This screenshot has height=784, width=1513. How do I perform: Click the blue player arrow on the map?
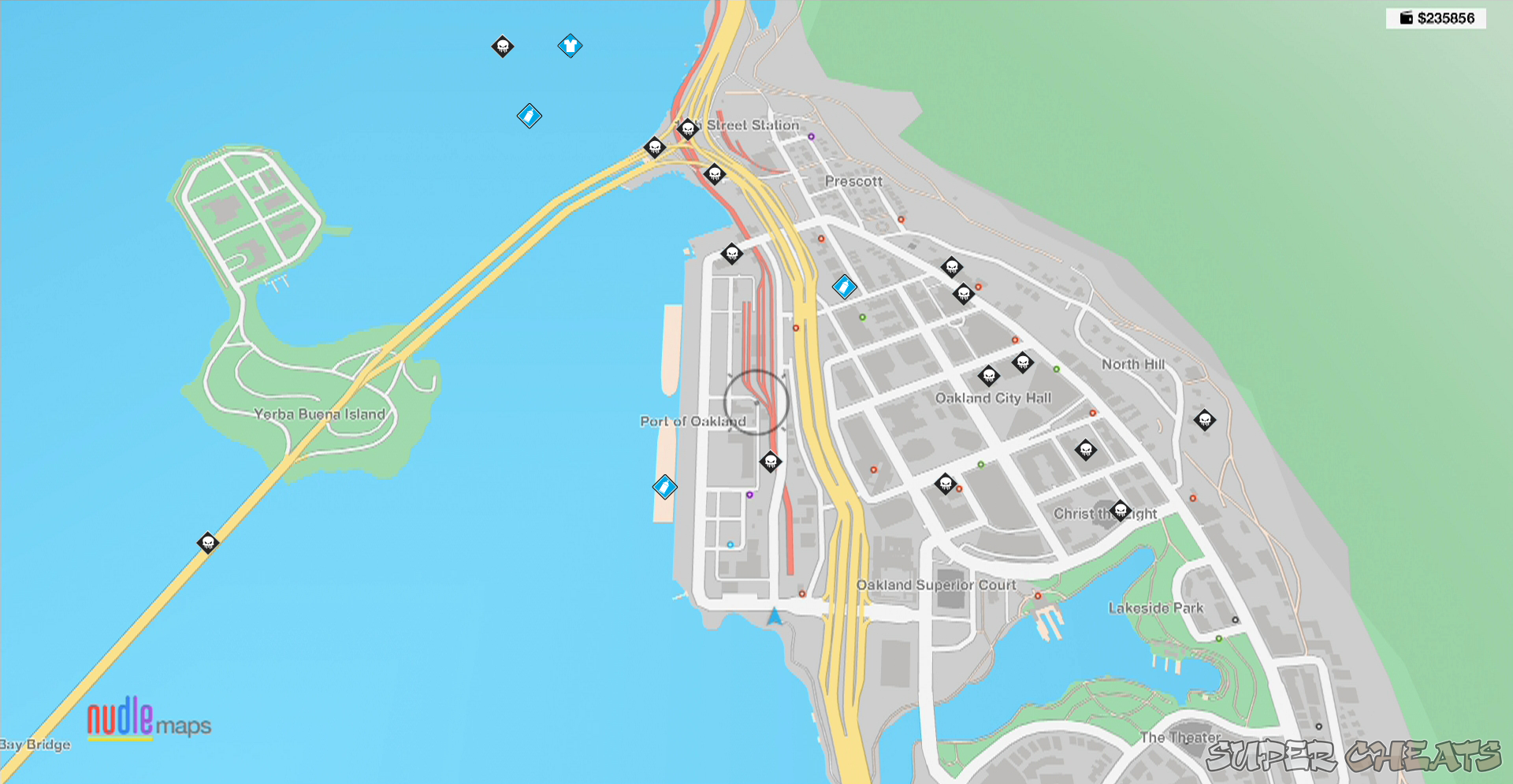tap(775, 616)
